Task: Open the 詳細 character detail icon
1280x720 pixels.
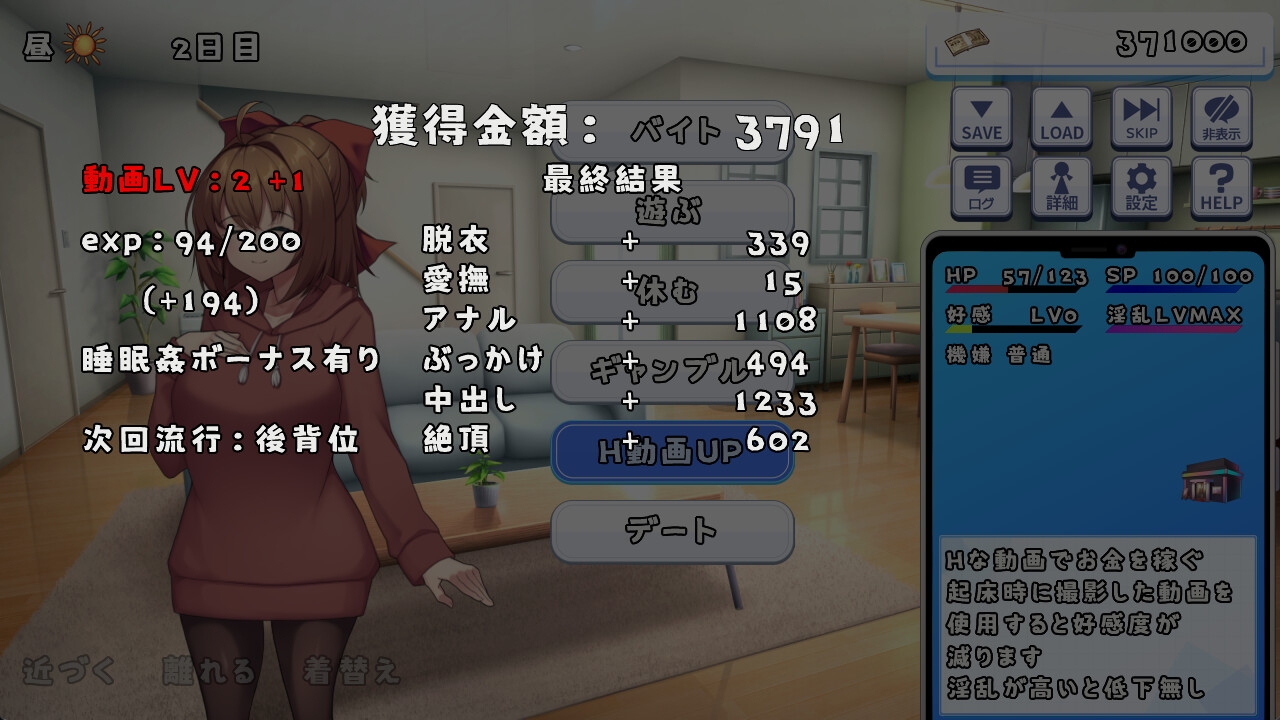Action: coord(1061,184)
